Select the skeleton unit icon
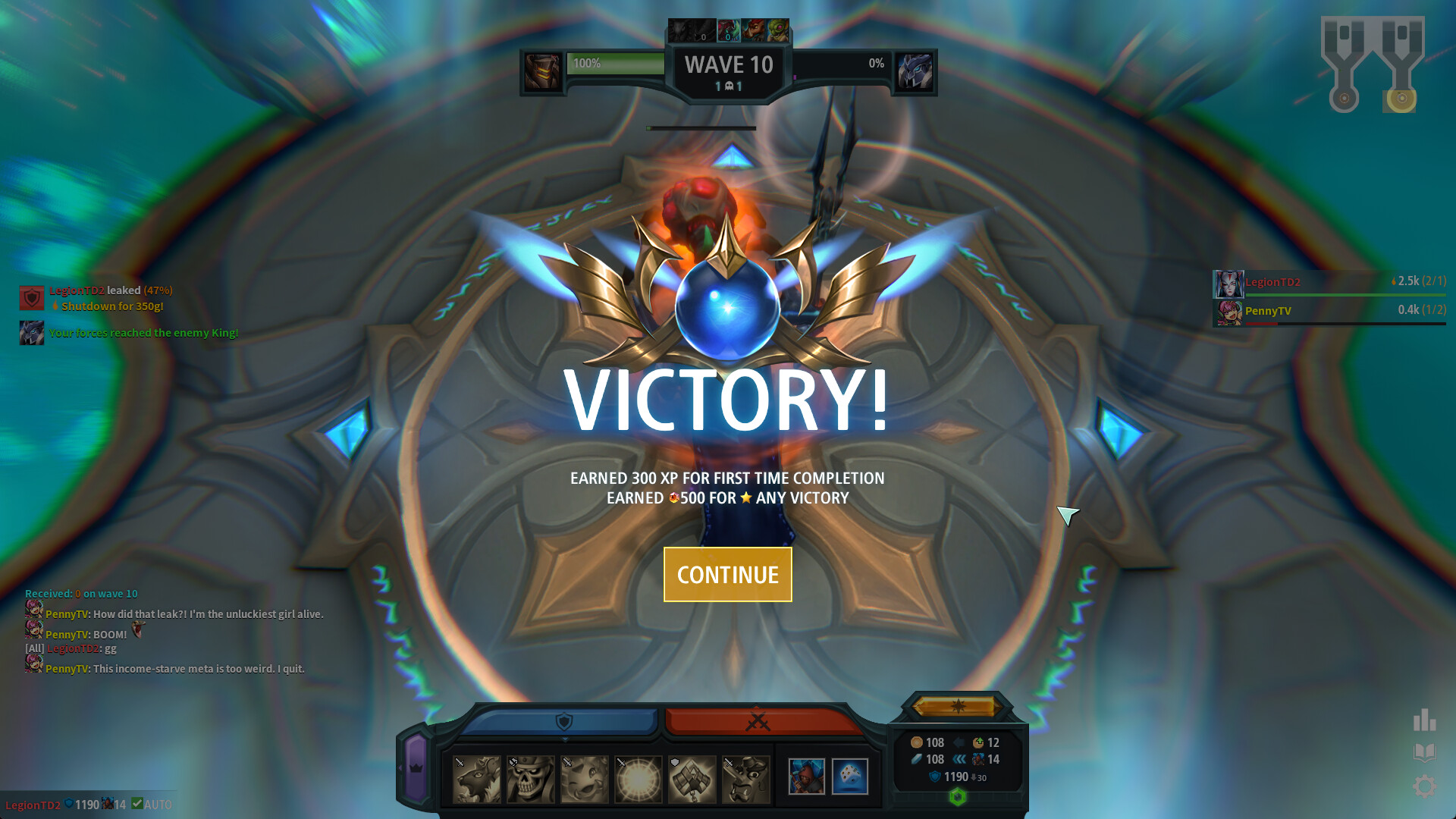Image resolution: width=1456 pixels, height=819 pixels. click(527, 775)
